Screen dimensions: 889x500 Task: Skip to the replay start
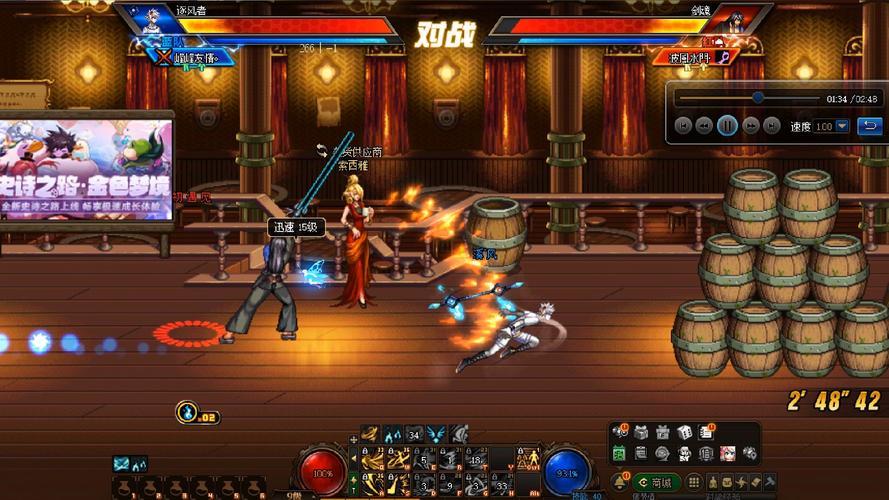click(x=683, y=126)
